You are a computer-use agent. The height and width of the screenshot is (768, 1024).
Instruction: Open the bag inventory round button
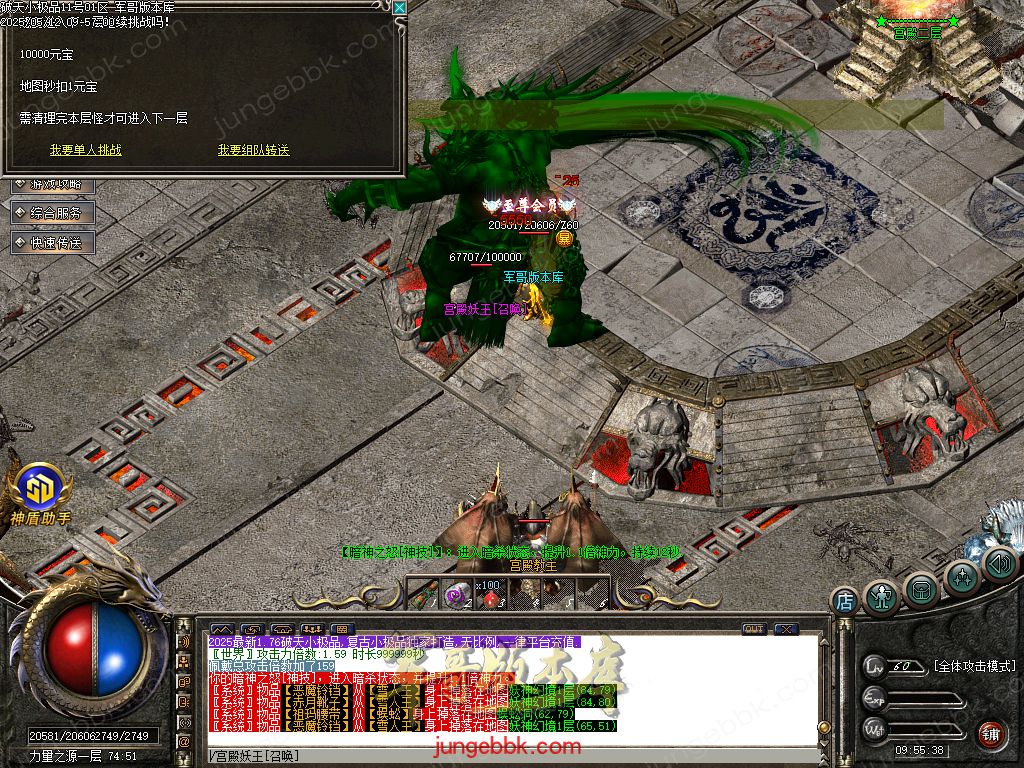click(922, 590)
